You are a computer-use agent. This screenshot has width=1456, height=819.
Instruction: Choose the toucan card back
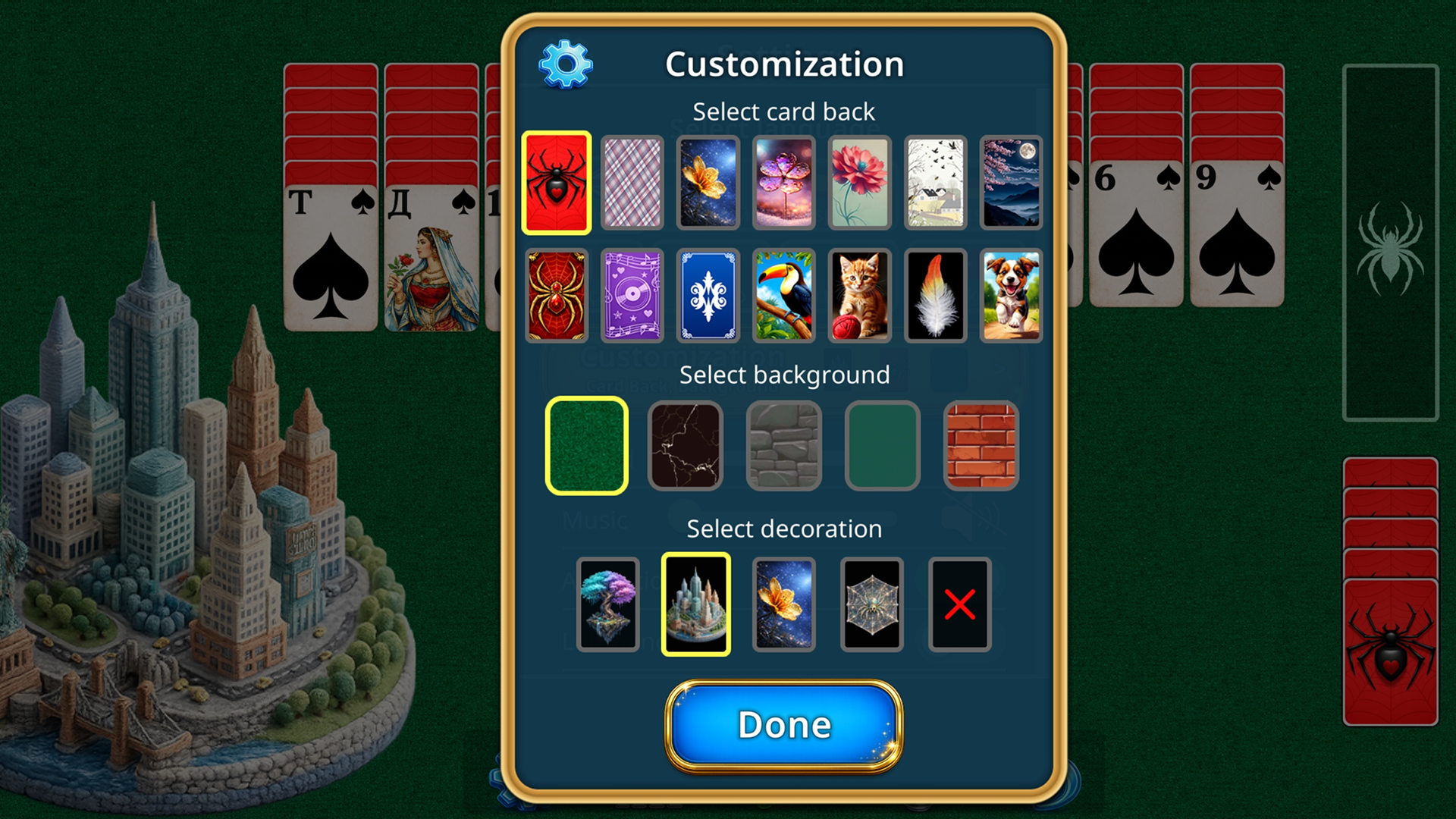(x=783, y=296)
